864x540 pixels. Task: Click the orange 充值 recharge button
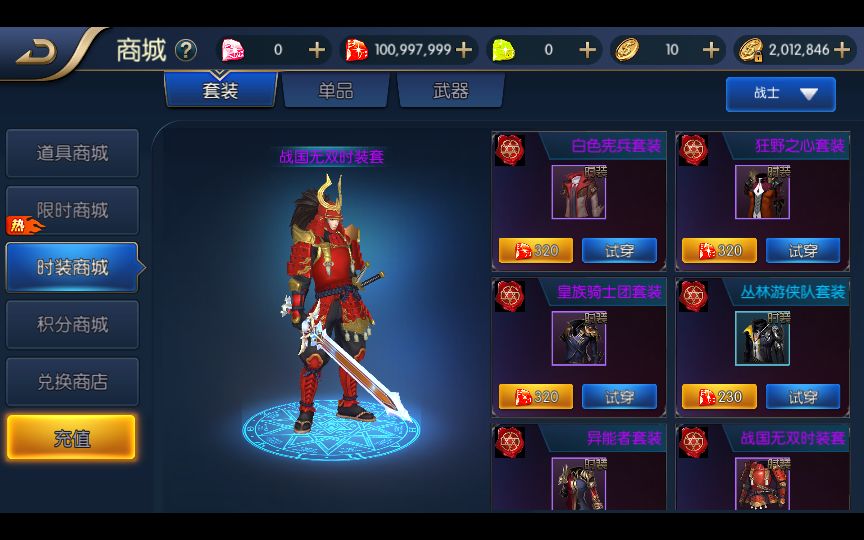coord(72,438)
